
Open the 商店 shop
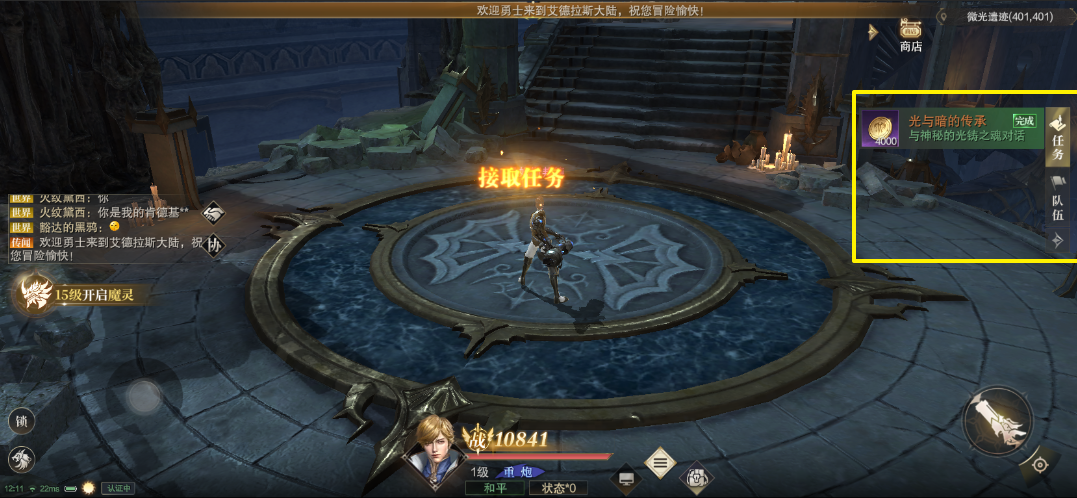coord(910,33)
